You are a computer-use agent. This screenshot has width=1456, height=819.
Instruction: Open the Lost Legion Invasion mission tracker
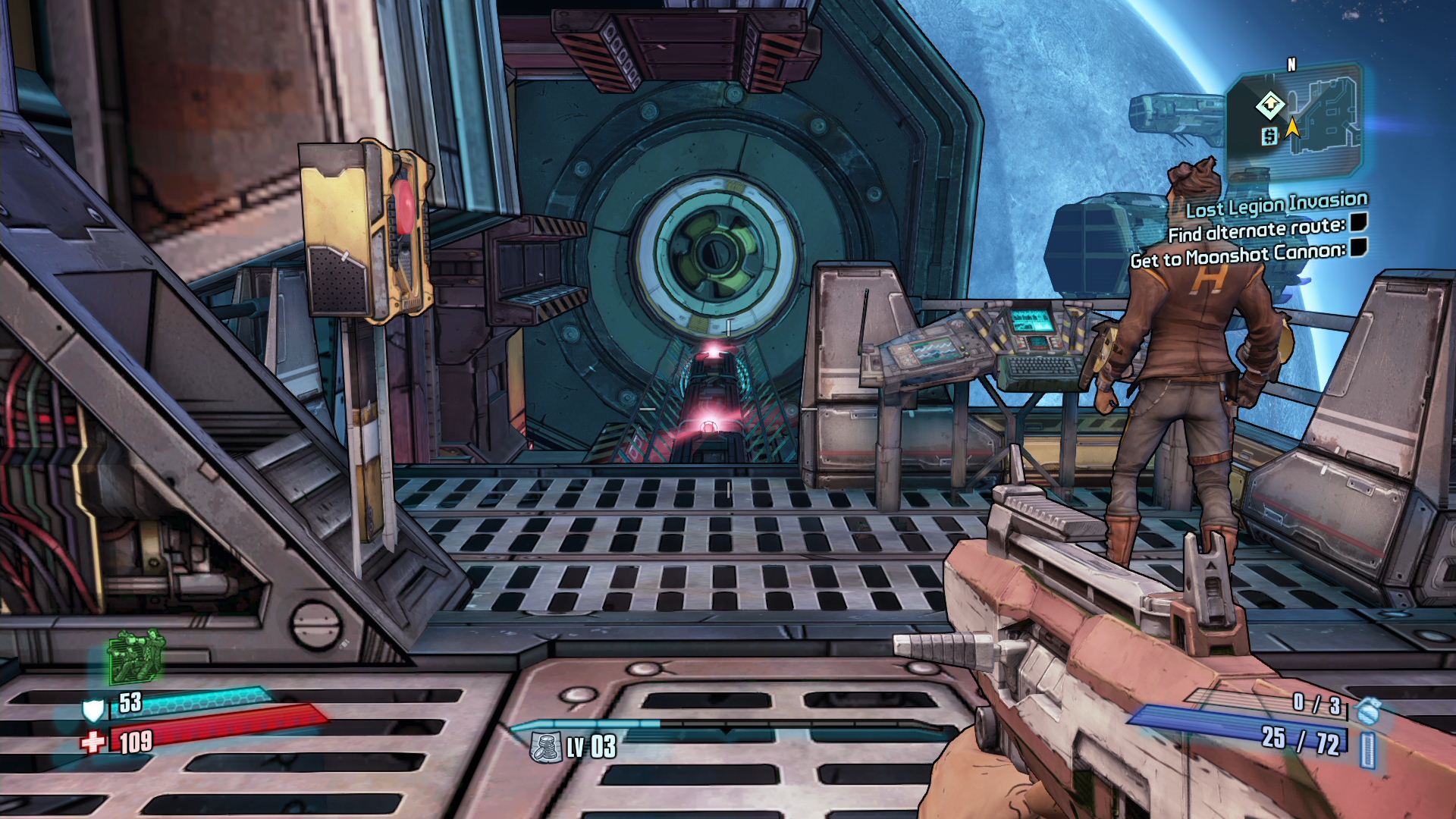(x=1276, y=205)
